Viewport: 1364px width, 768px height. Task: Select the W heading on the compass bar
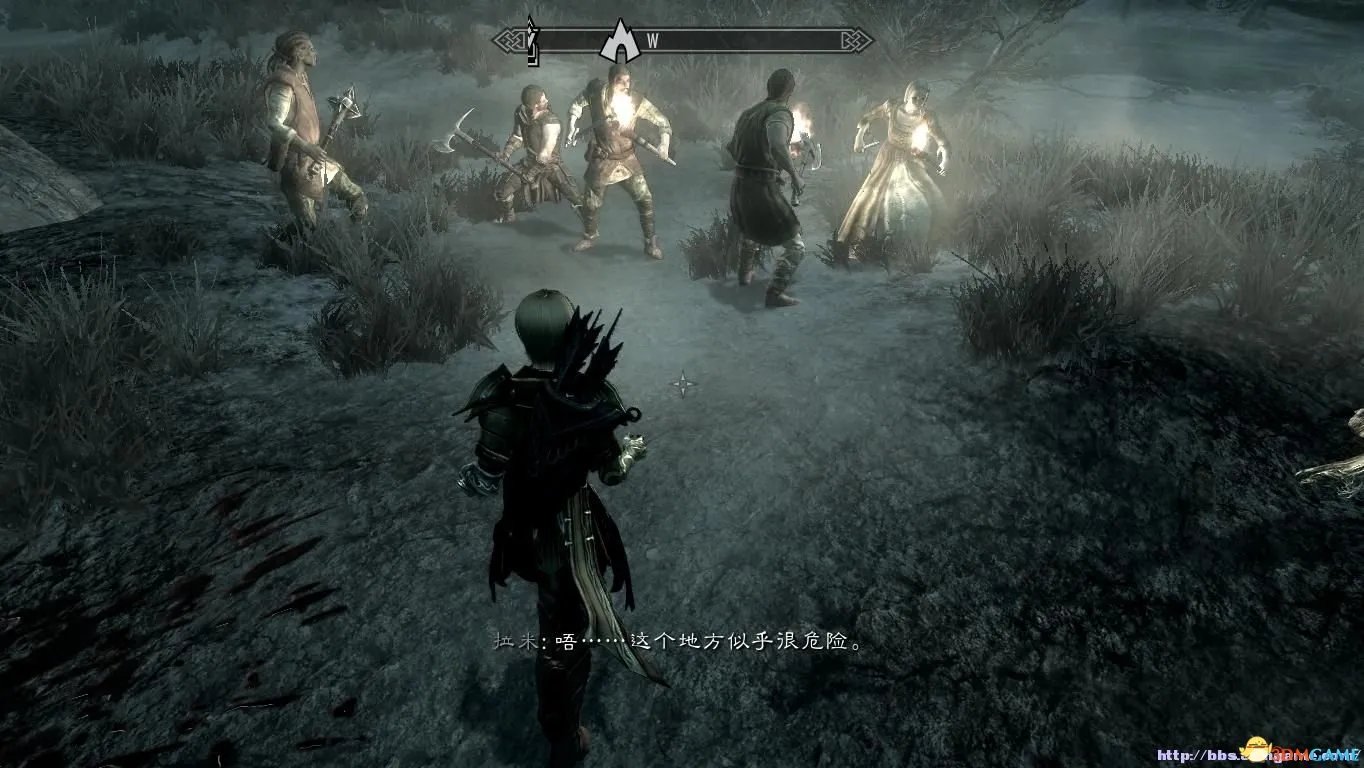click(652, 41)
